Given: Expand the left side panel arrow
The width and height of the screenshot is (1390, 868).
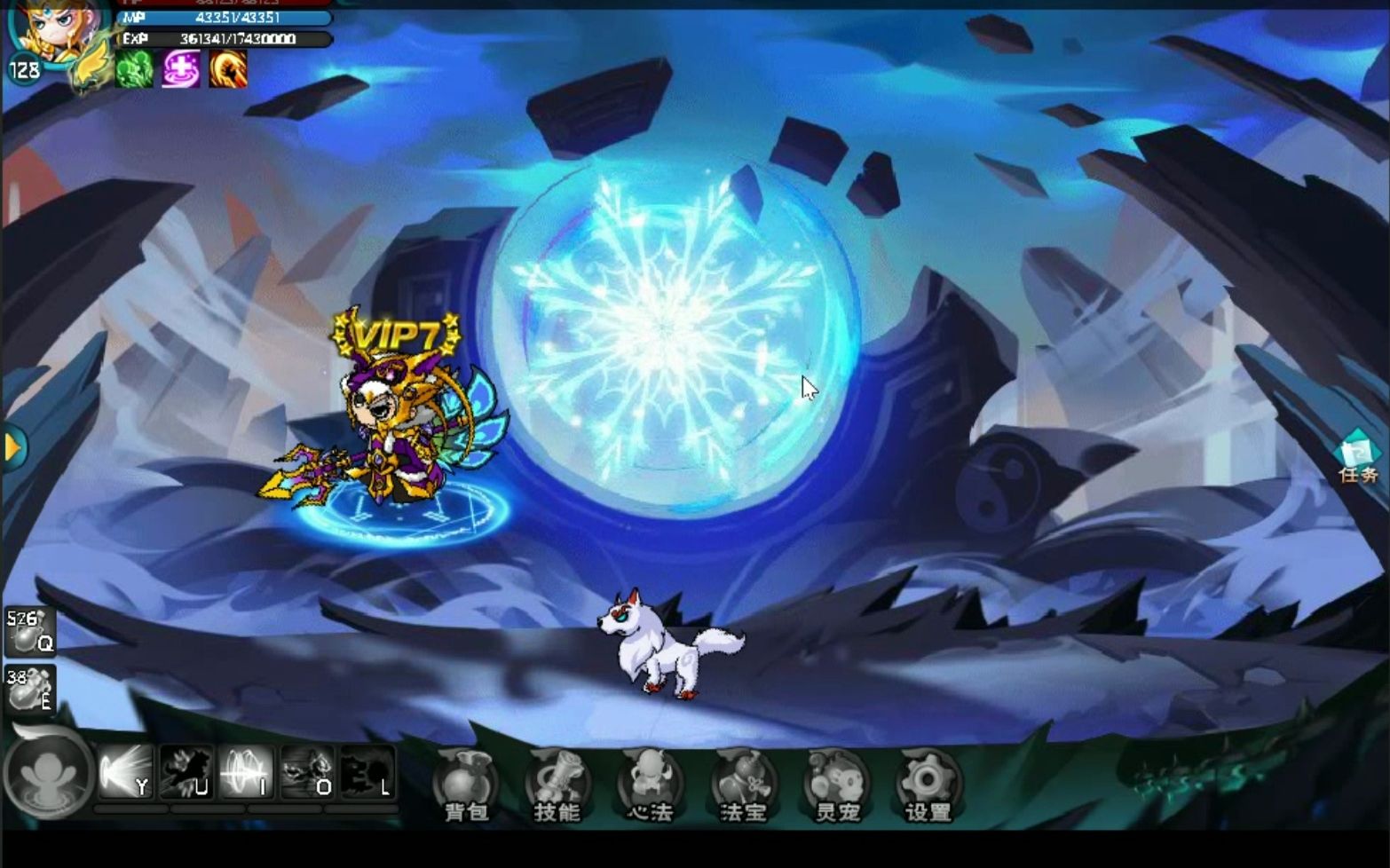Looking at the screenshot, I should point(12,448).
